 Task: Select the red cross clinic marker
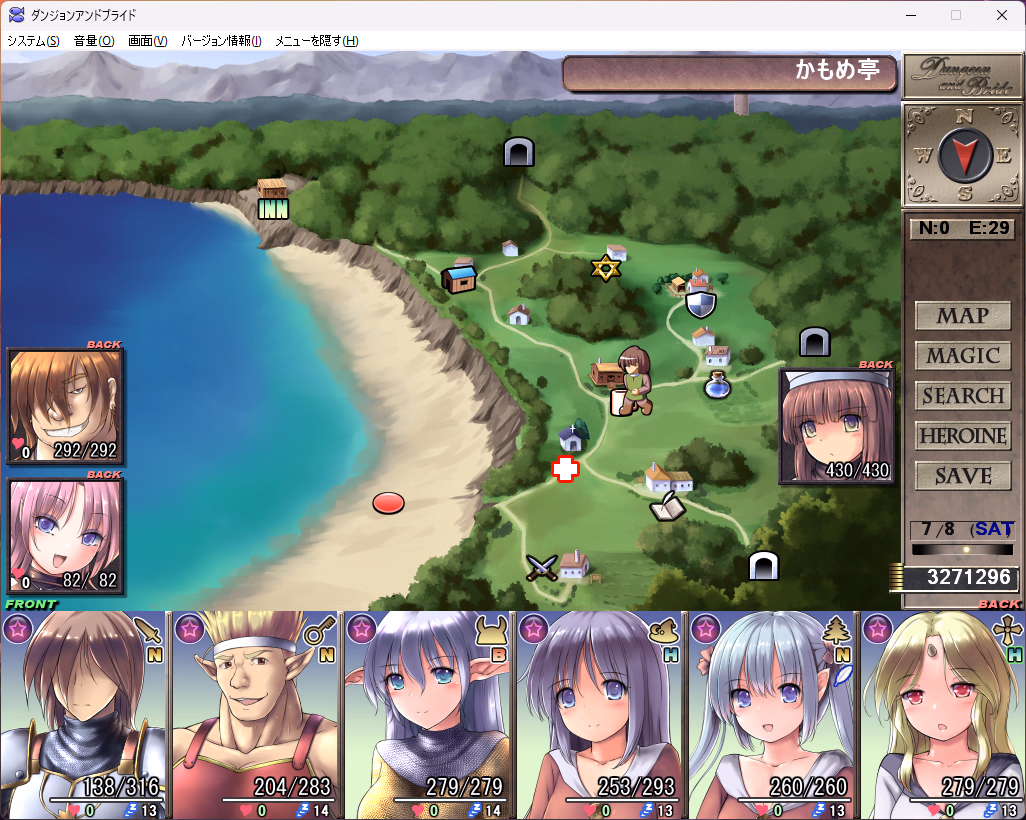pos(566,470)
